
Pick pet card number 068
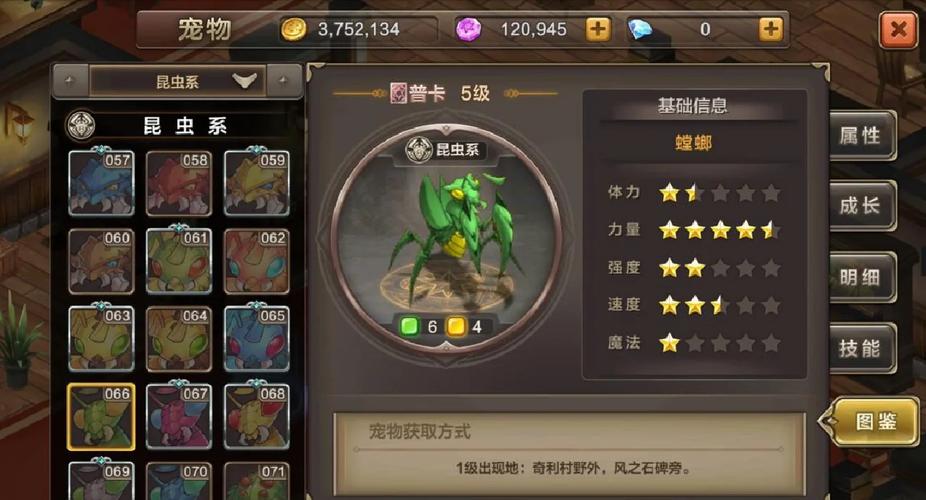(x=256, y=416)
